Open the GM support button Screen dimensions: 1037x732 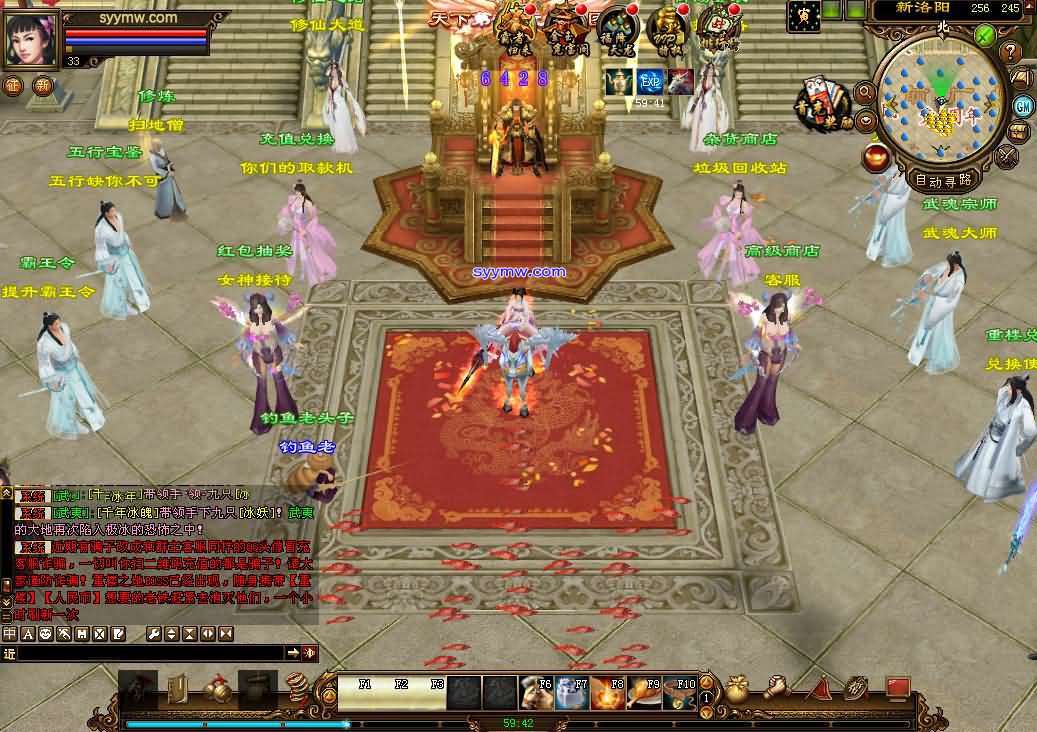coord(1023,106)
